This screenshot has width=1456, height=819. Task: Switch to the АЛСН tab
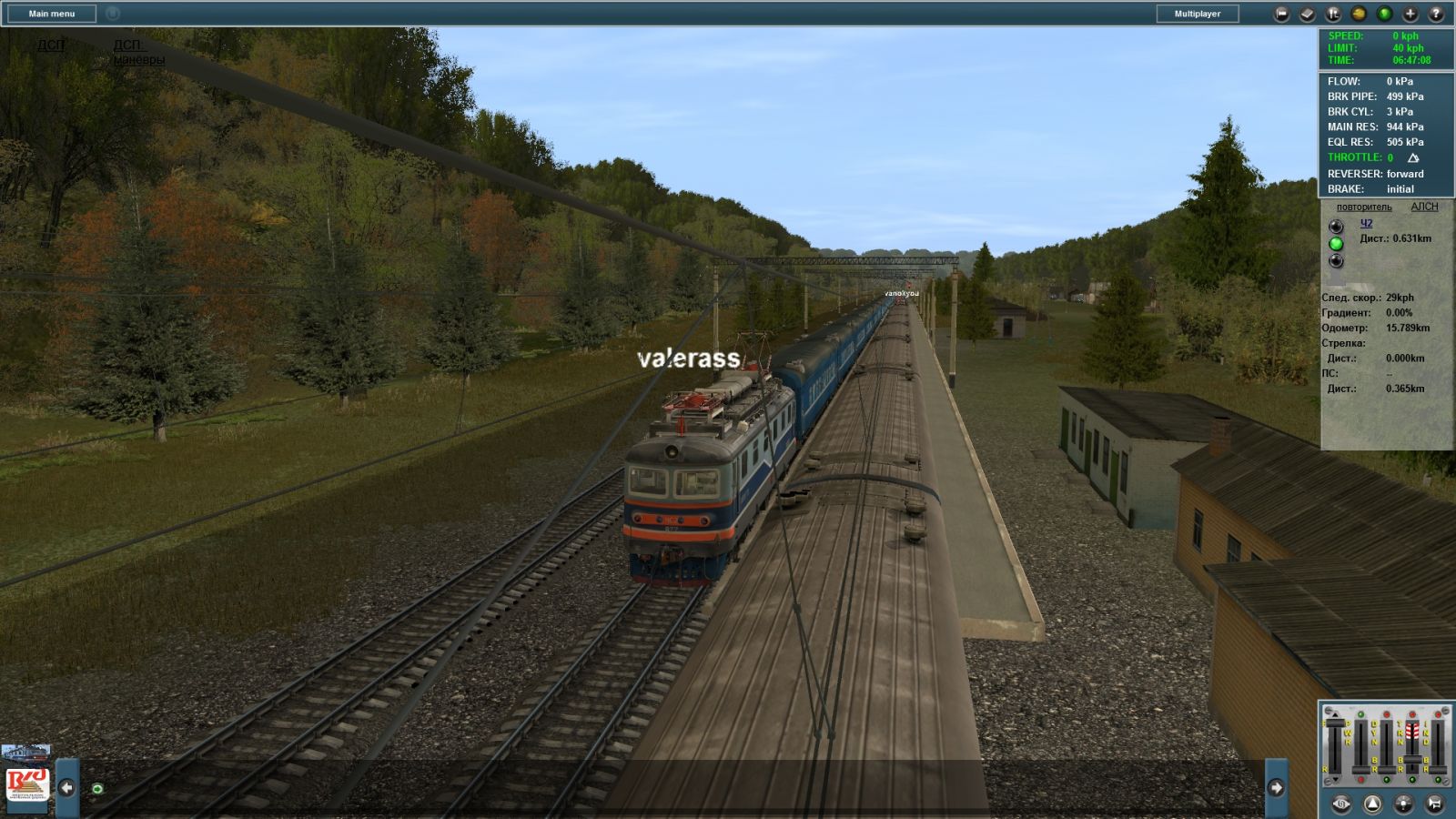pyautogui.click(x=1424, y=207)
